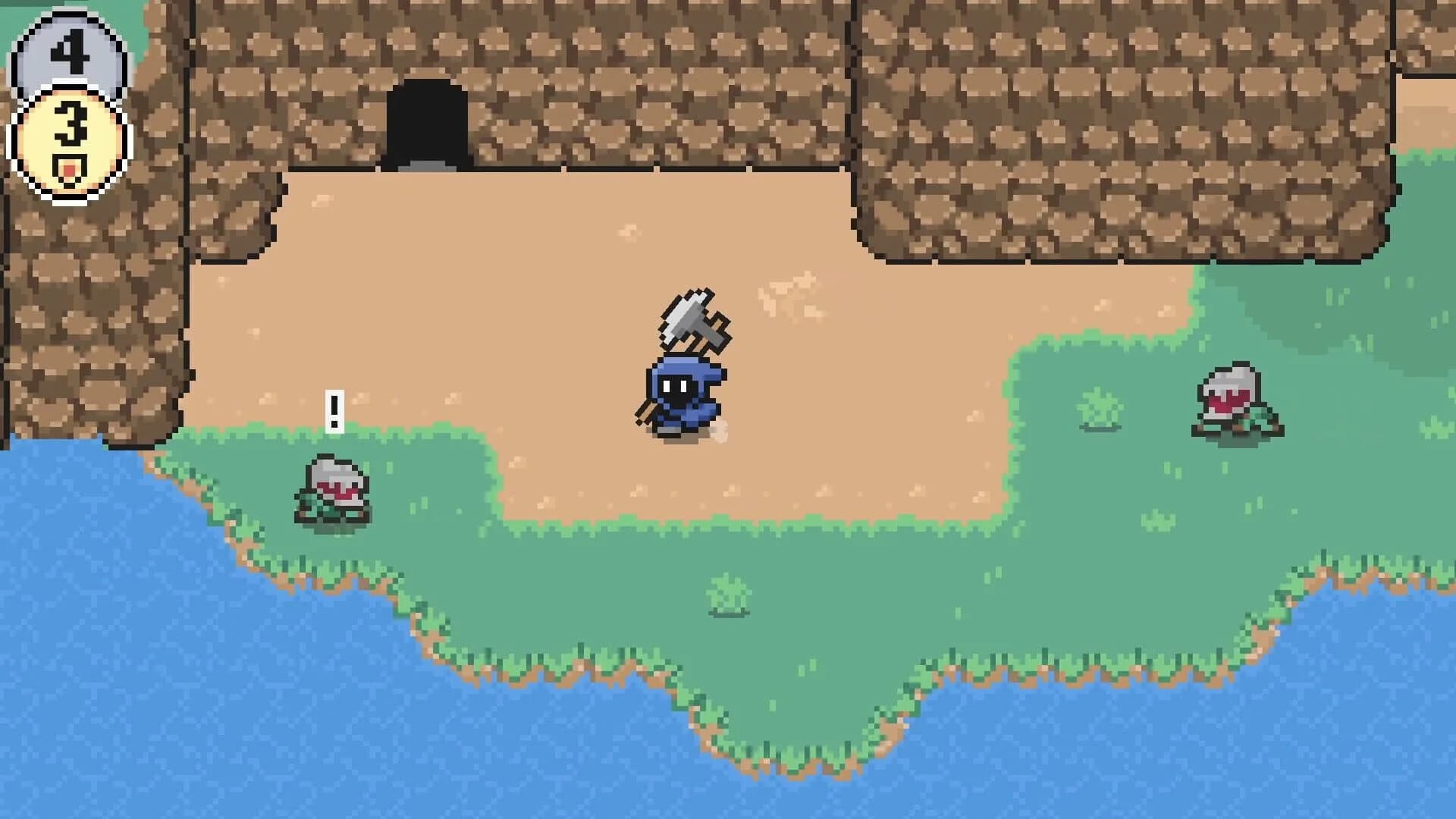Screen dimensions: 1456x819
Task: Click the white exclamation mark alert
Action: tap(334, 409)
